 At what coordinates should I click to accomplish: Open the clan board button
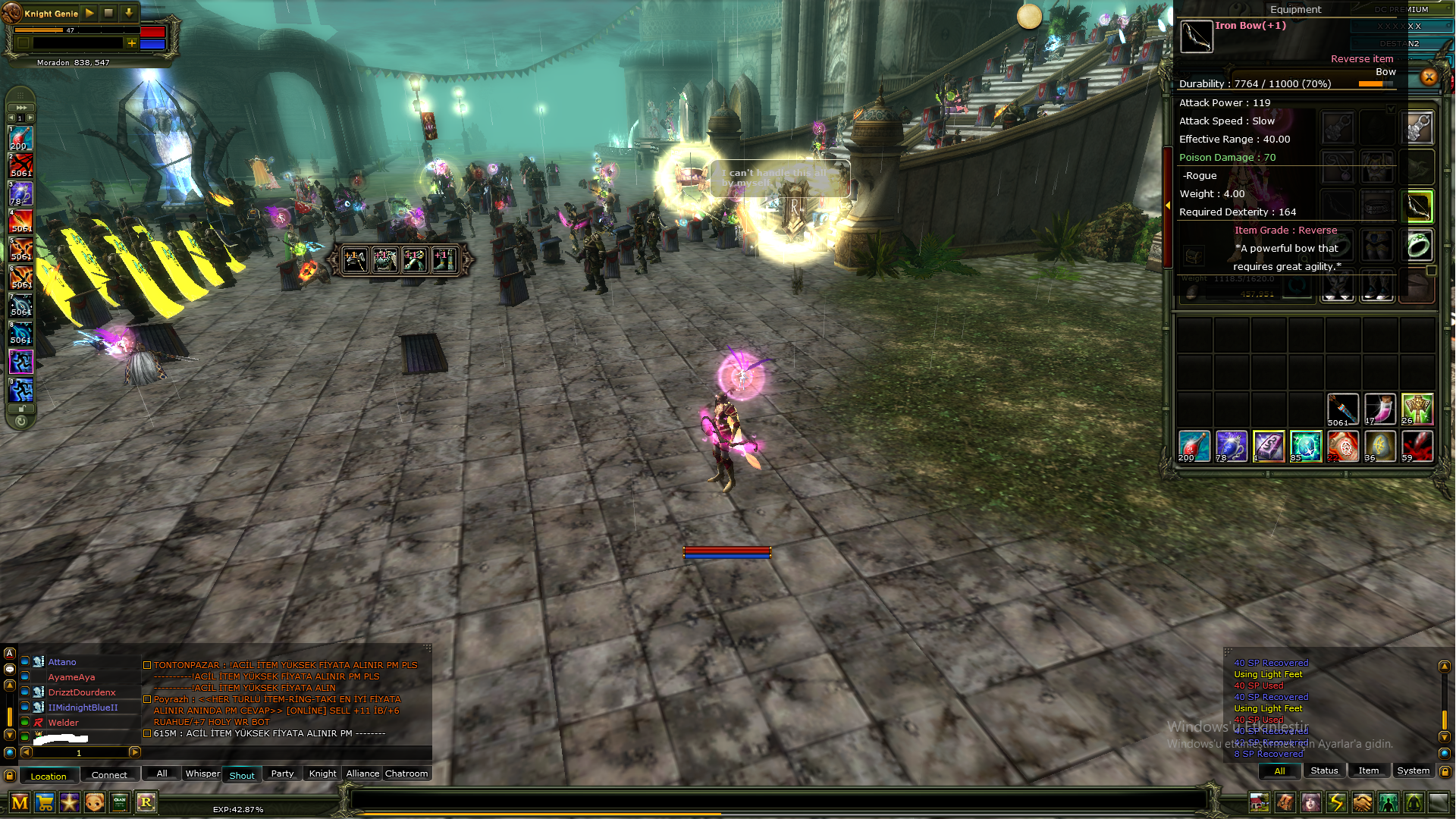coord(120,802)
